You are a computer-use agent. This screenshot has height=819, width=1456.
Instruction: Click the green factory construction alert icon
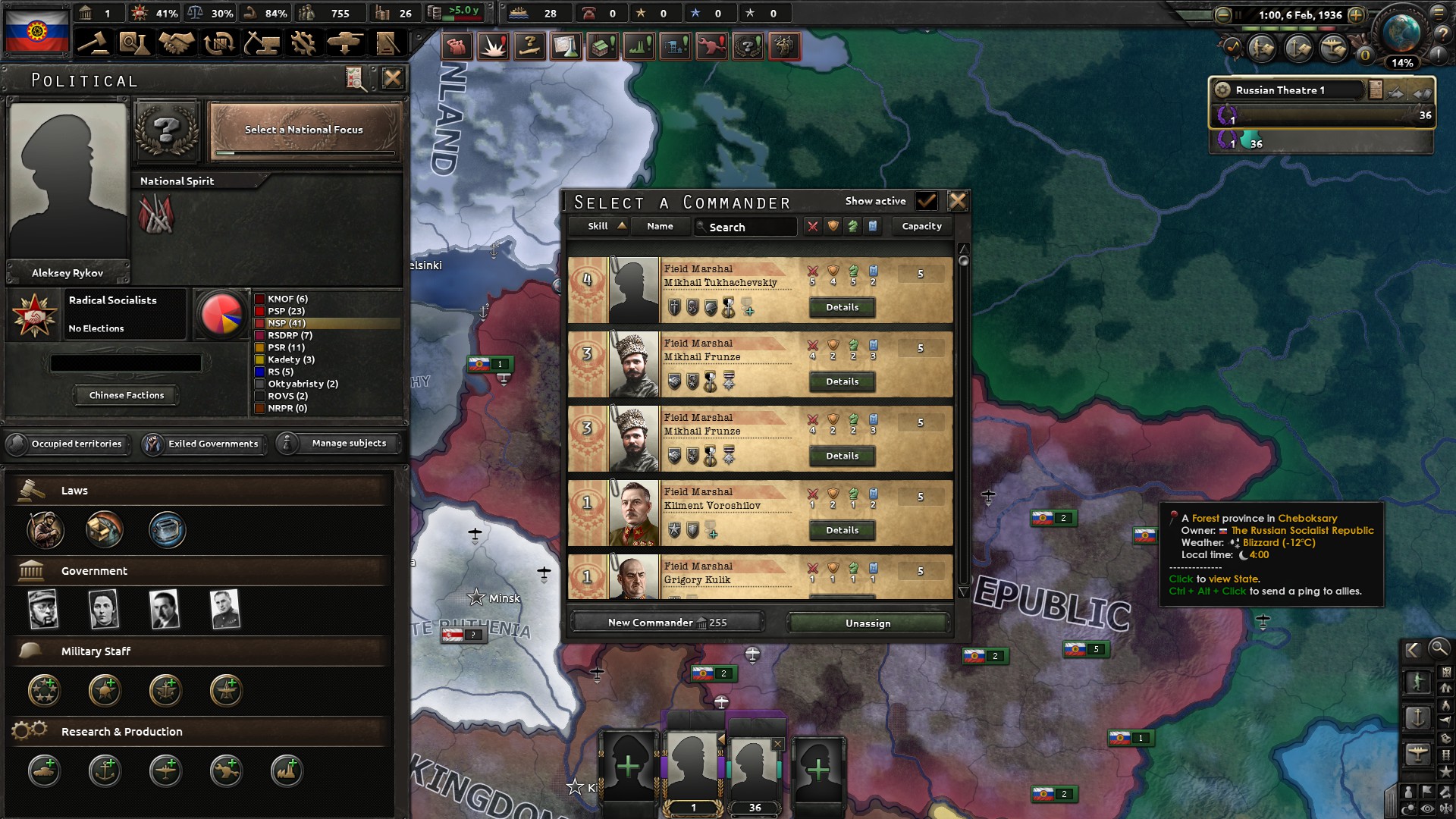[639, 46]
